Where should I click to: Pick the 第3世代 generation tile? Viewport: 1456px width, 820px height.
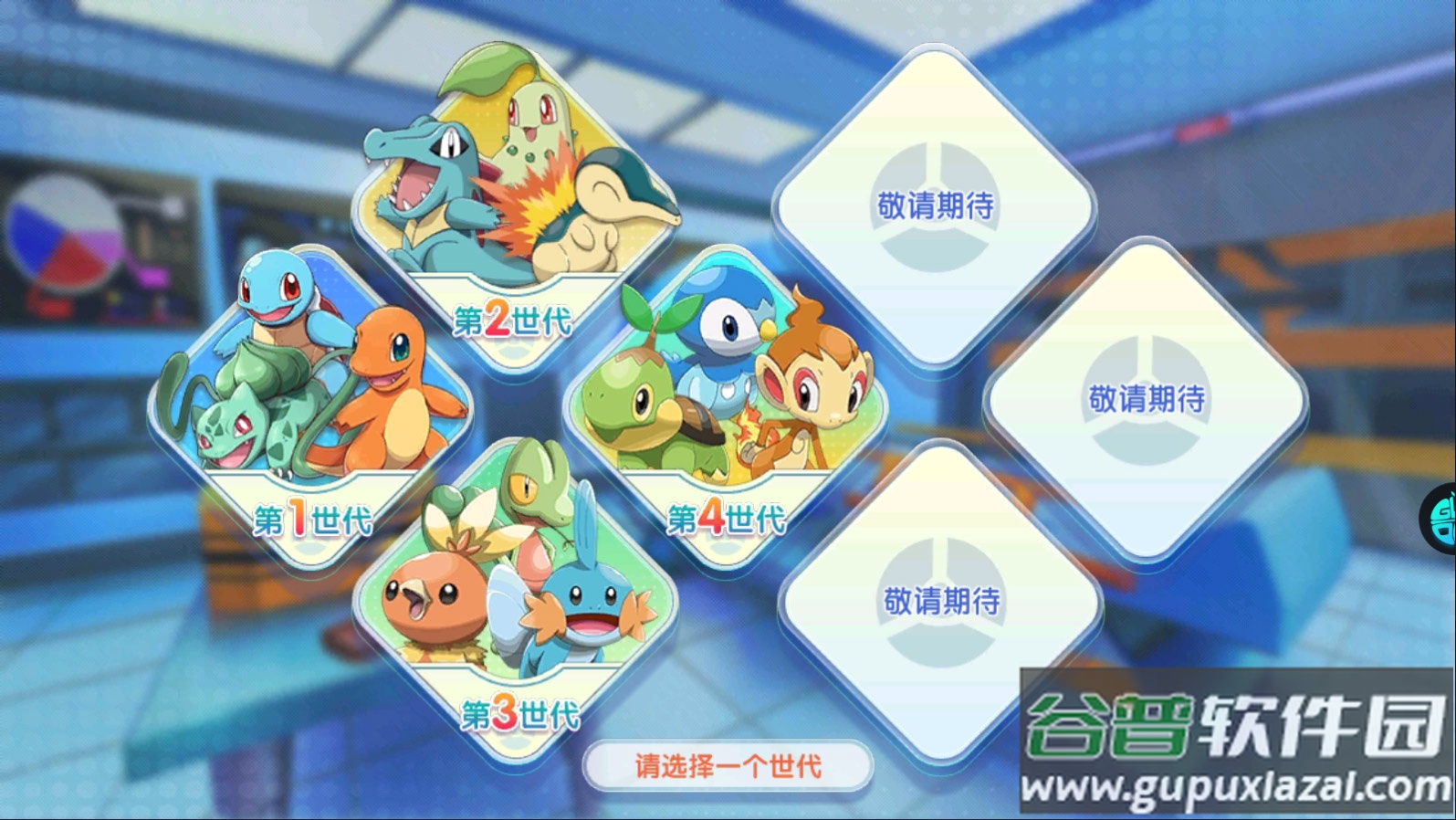coord(517,603)
